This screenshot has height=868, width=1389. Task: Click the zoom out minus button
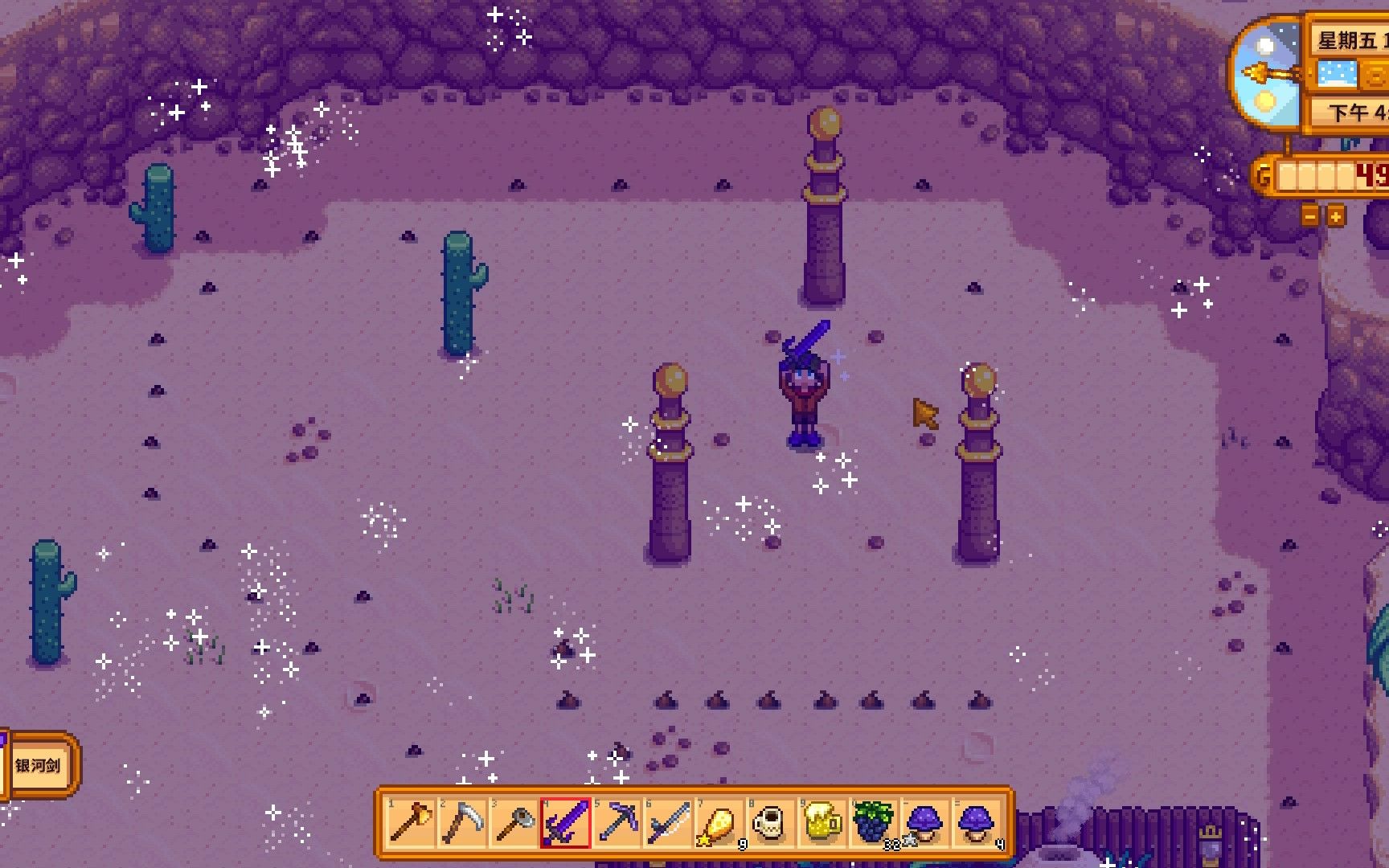pos(1310,216)
